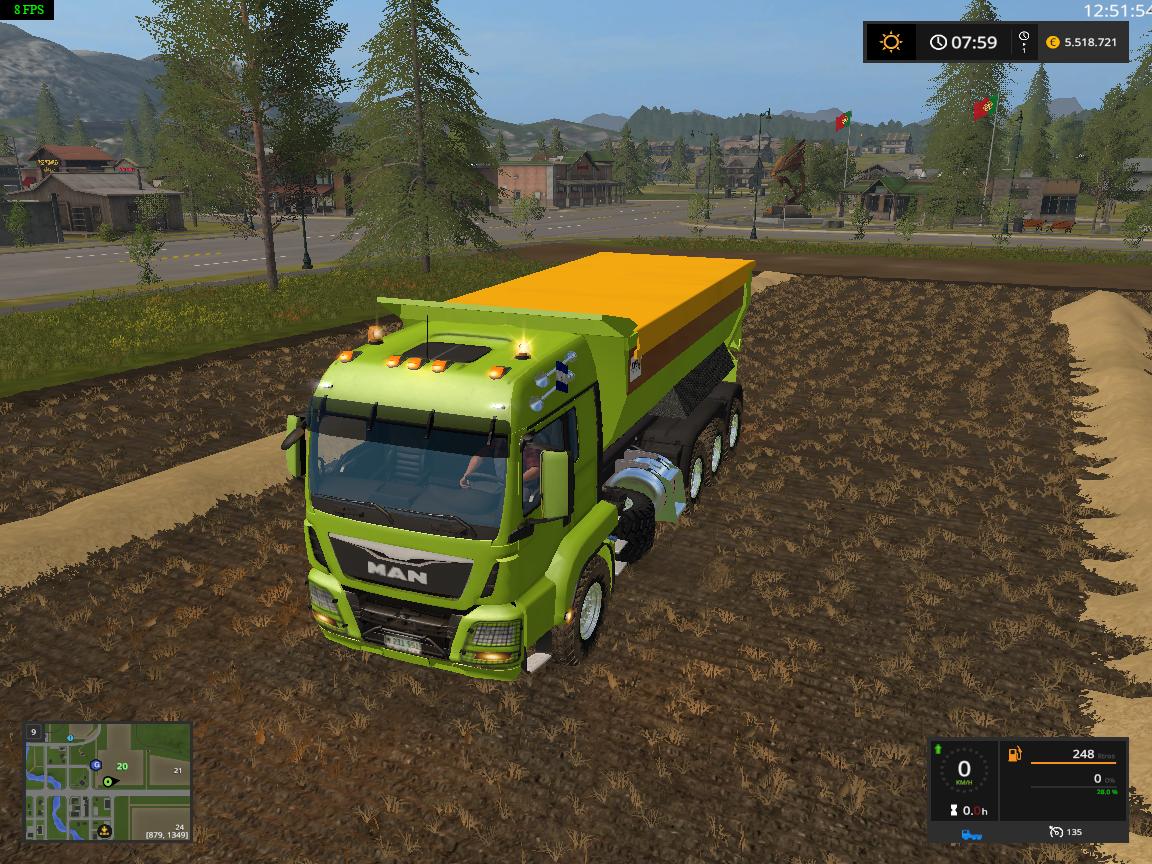This screenshot has width=1152, height=864.
Task: Click the sunny weather forecast icon
Action: 890,42
